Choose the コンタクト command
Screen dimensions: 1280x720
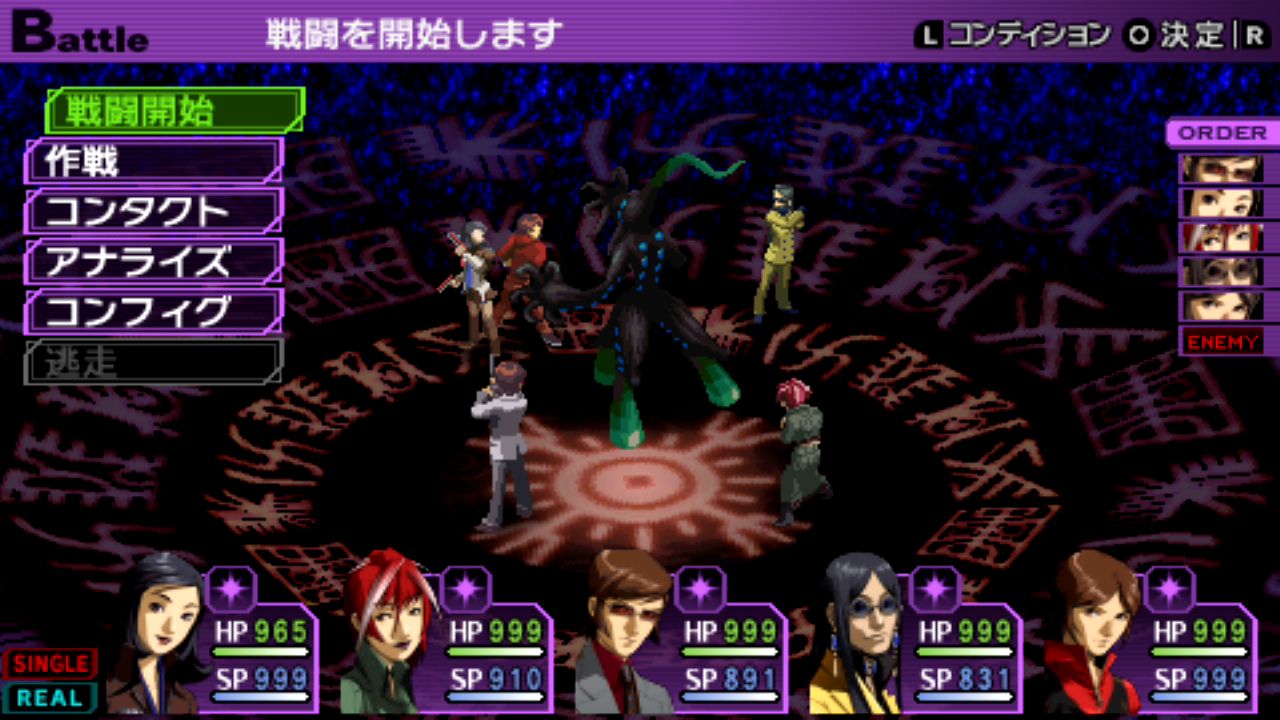(154, 211)
